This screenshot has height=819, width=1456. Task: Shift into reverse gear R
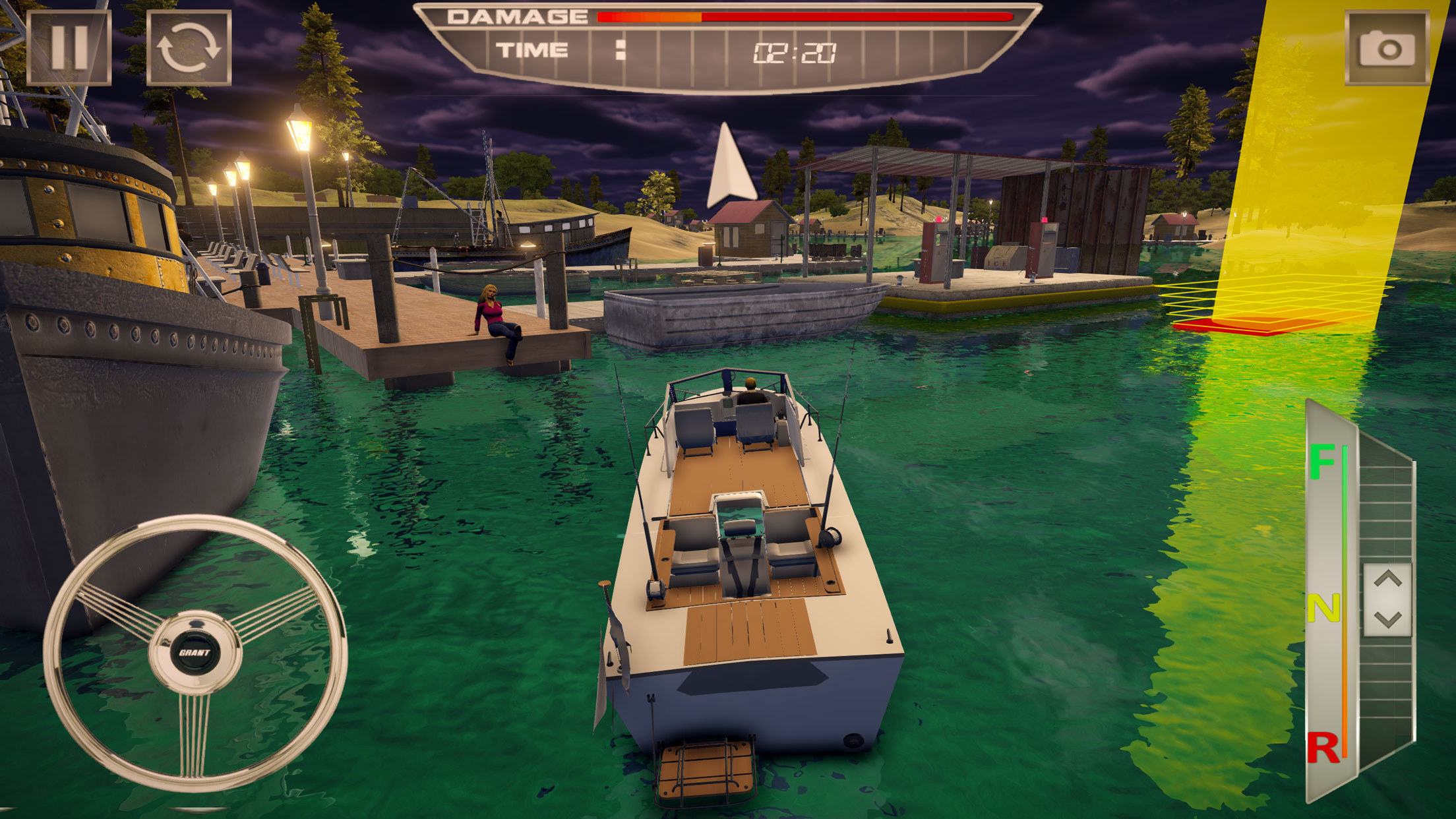(1322, 748)
